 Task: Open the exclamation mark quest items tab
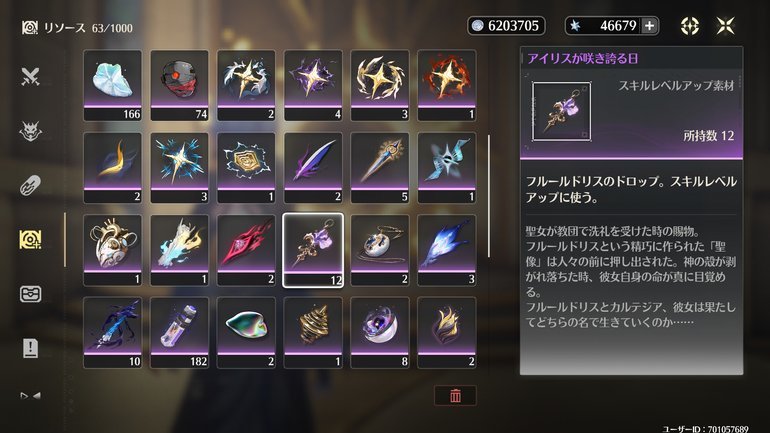30,348
